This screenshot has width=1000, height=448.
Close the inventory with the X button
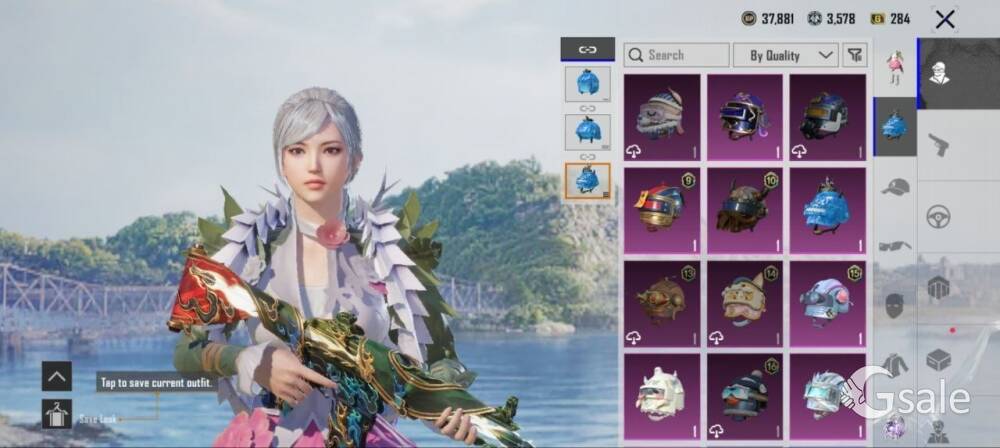(944, 18)
